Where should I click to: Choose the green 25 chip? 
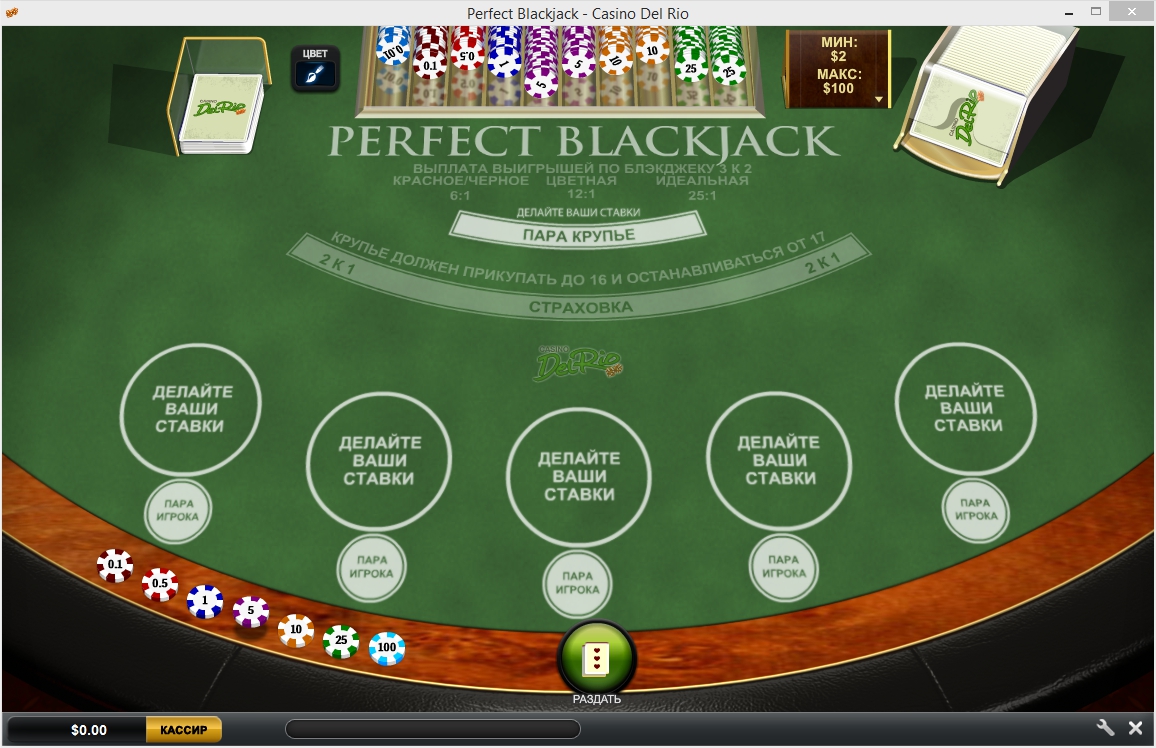(x=341, y=641)
